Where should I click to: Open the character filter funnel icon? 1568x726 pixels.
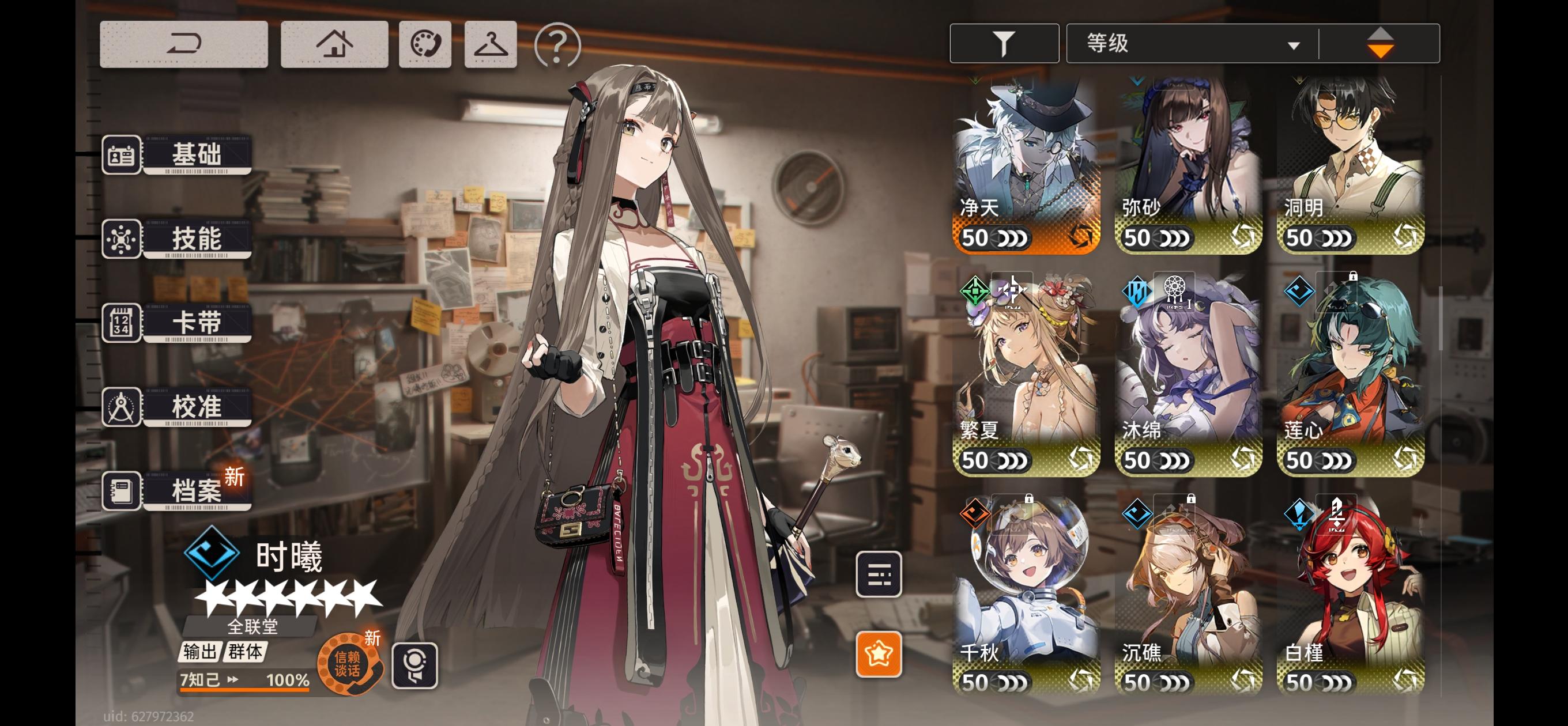(1004, 43)
